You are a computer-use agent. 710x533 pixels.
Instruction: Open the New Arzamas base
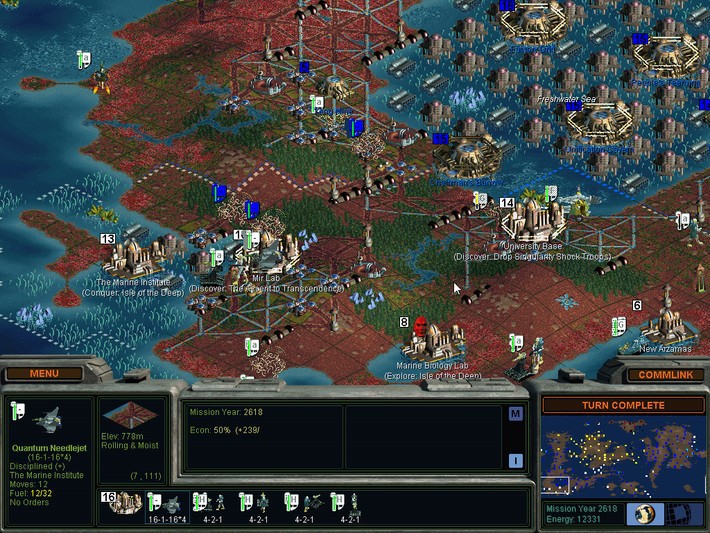(666, 325)
